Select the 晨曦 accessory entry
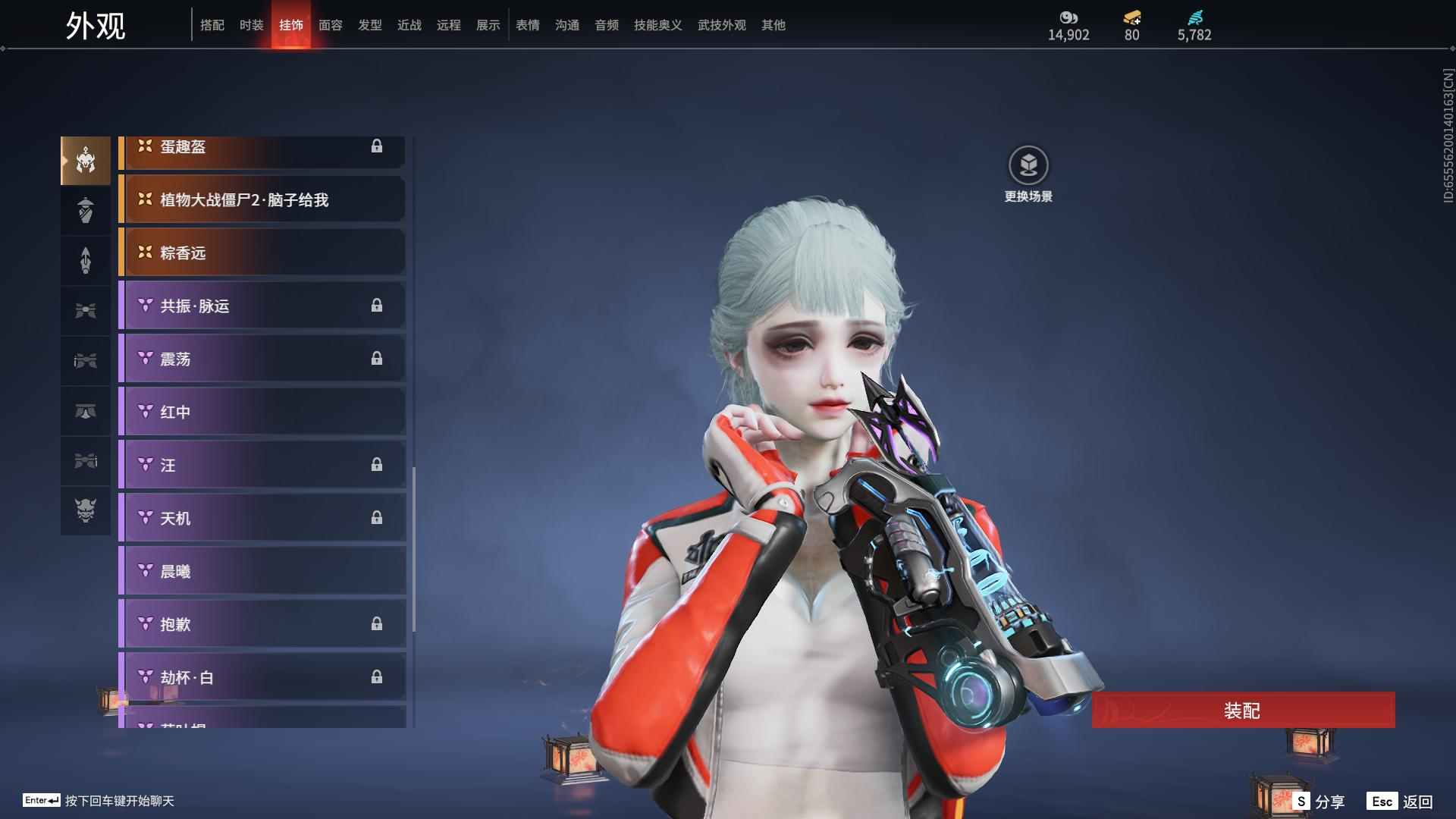Image resolution: width=1456 pixels, height=819 pixels. click(x=262, y=571)
